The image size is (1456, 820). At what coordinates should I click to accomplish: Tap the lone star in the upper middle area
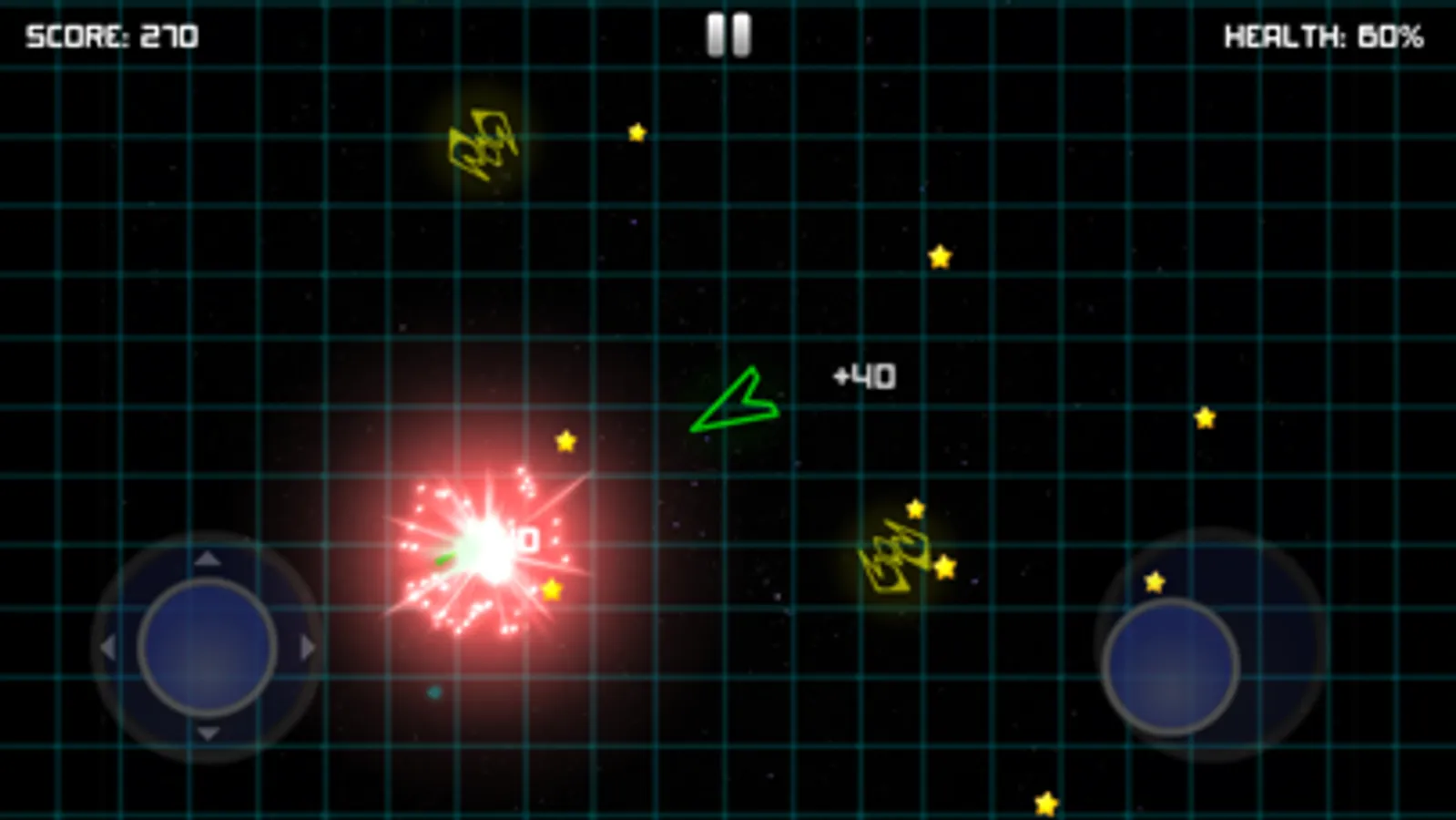pos(636,131)
